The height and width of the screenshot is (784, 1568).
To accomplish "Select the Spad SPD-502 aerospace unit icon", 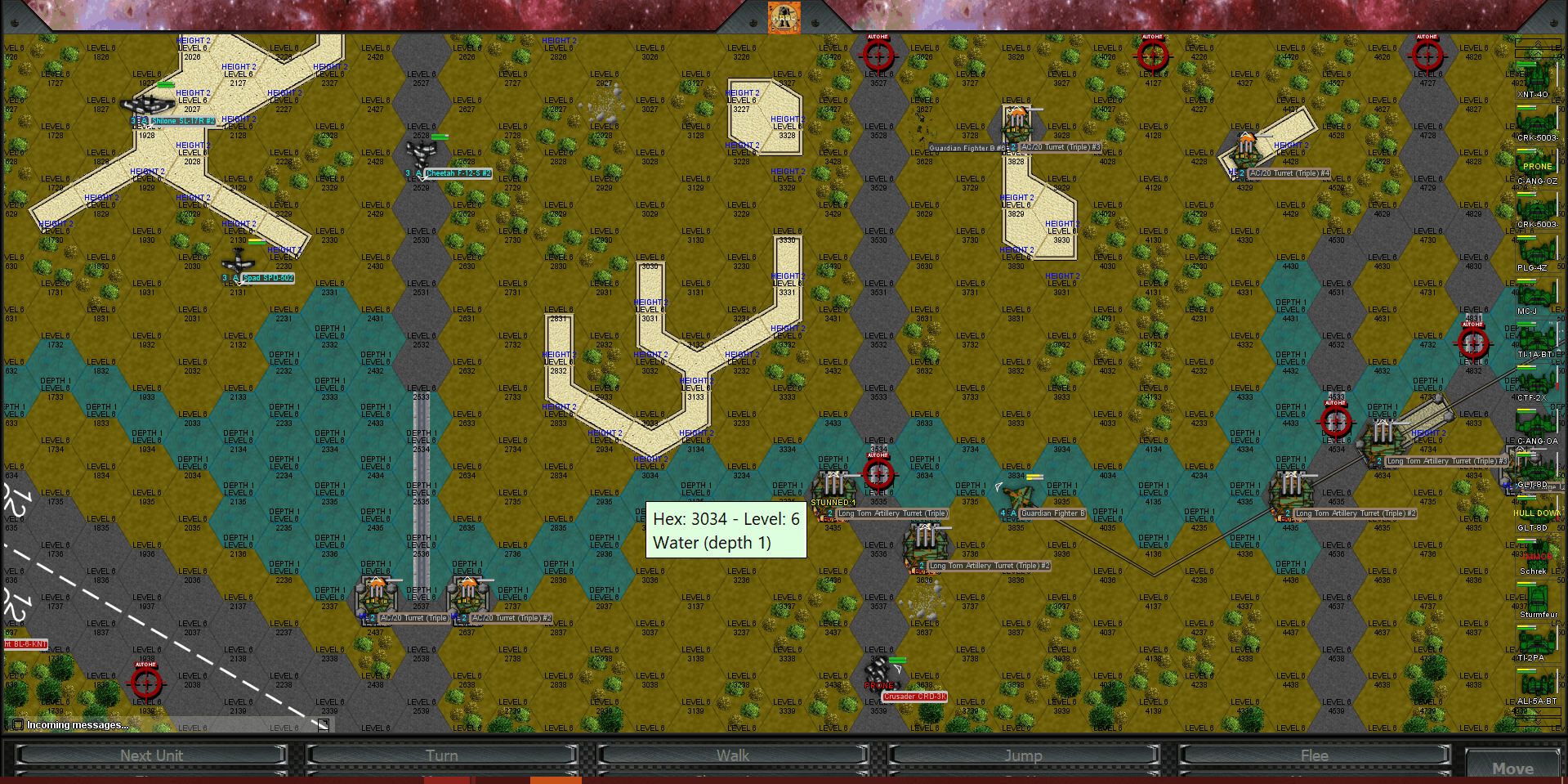I will click(x=237, y=266).
